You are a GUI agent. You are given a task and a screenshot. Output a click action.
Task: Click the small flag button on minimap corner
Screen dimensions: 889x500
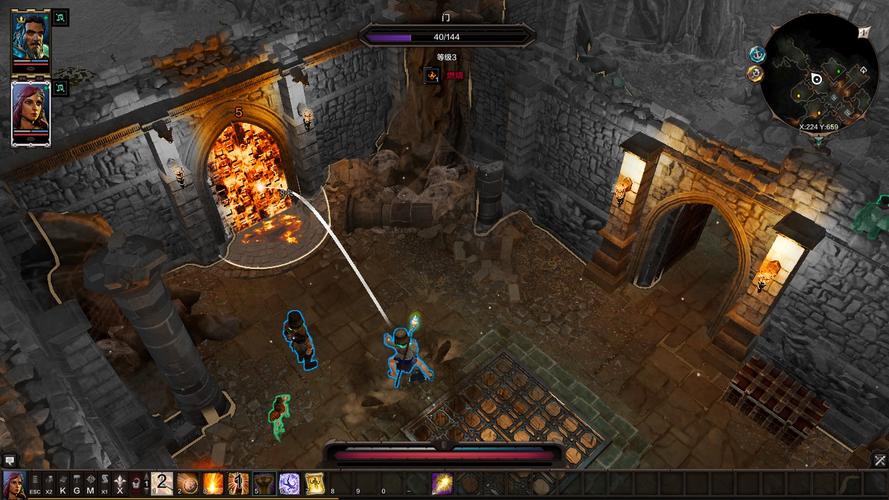[864, 32]
